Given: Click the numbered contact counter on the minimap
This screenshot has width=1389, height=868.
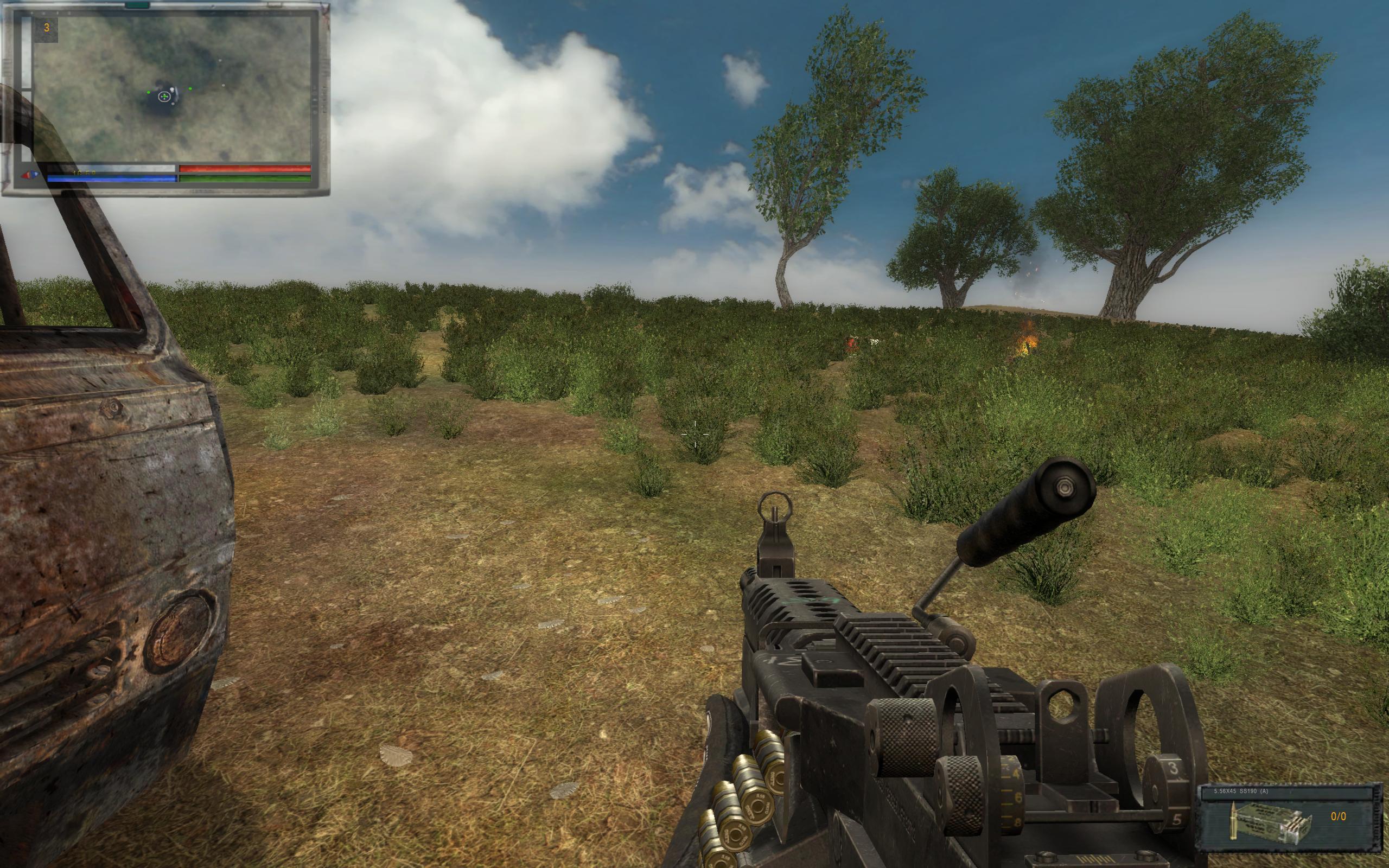Looking at the screenshot, I should pyautogui.click(x=47, y=28).
